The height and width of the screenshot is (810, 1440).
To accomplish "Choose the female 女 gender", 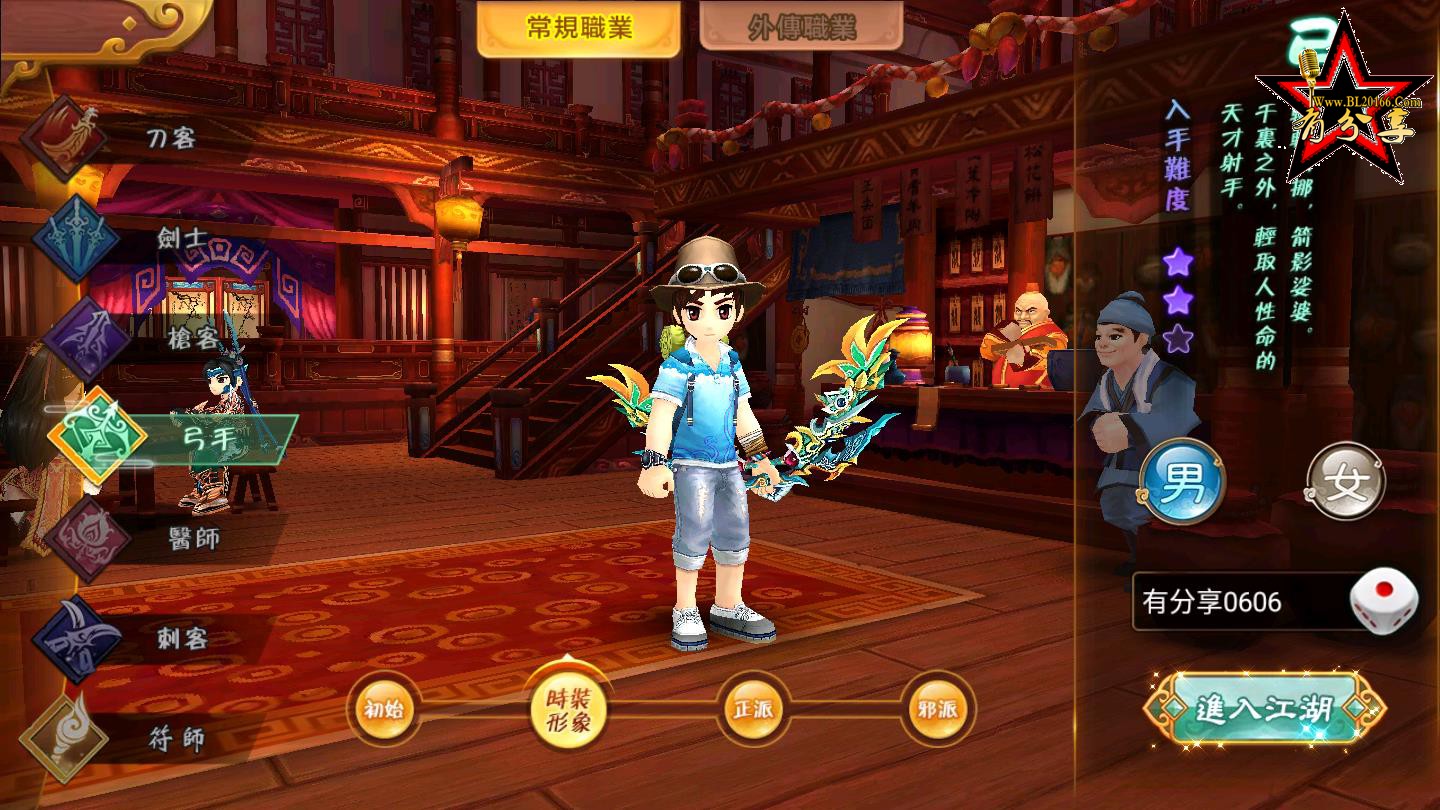I will [x=1345, y=485].
